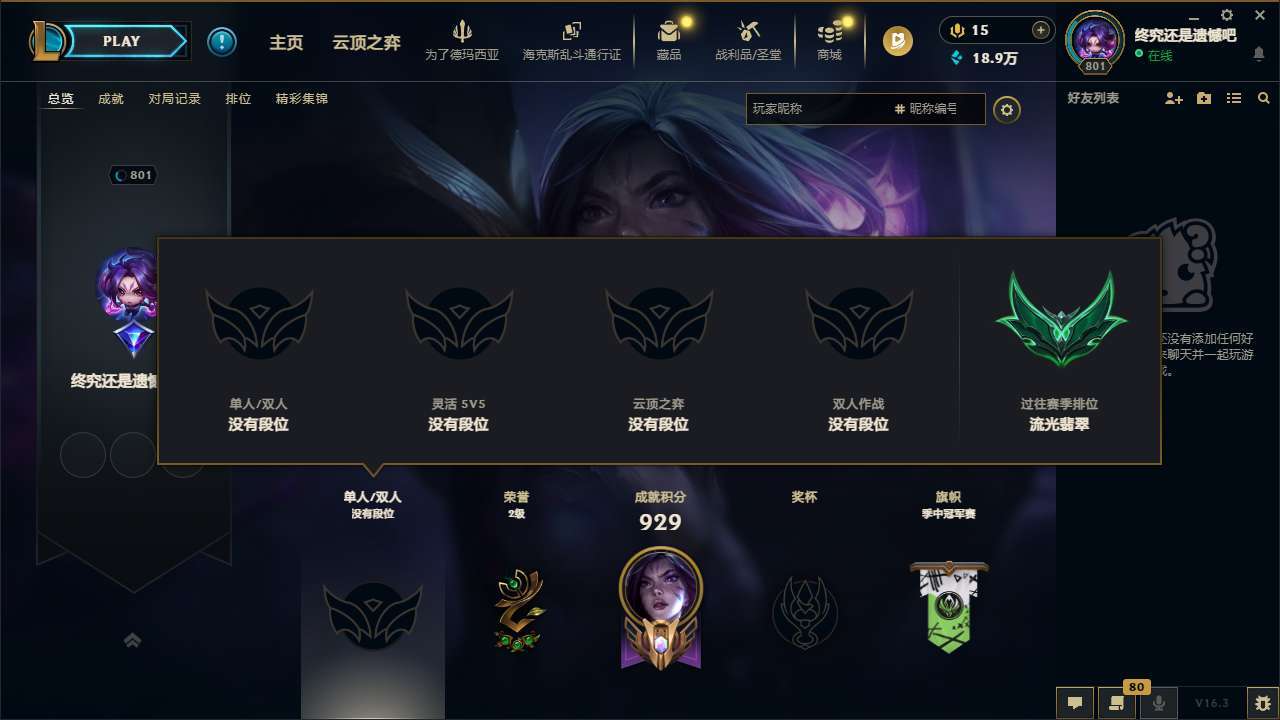This screenshot has width=1280, height=720.
Task: Switch to the 成就 (Achievements) tab
Action: [110, 99]
